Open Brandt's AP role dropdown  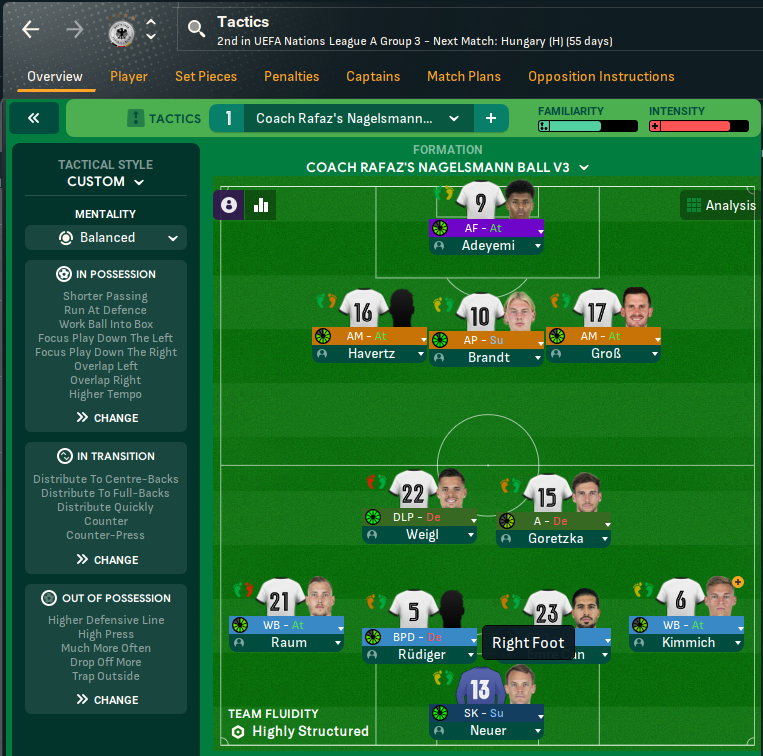click(539, 340)
